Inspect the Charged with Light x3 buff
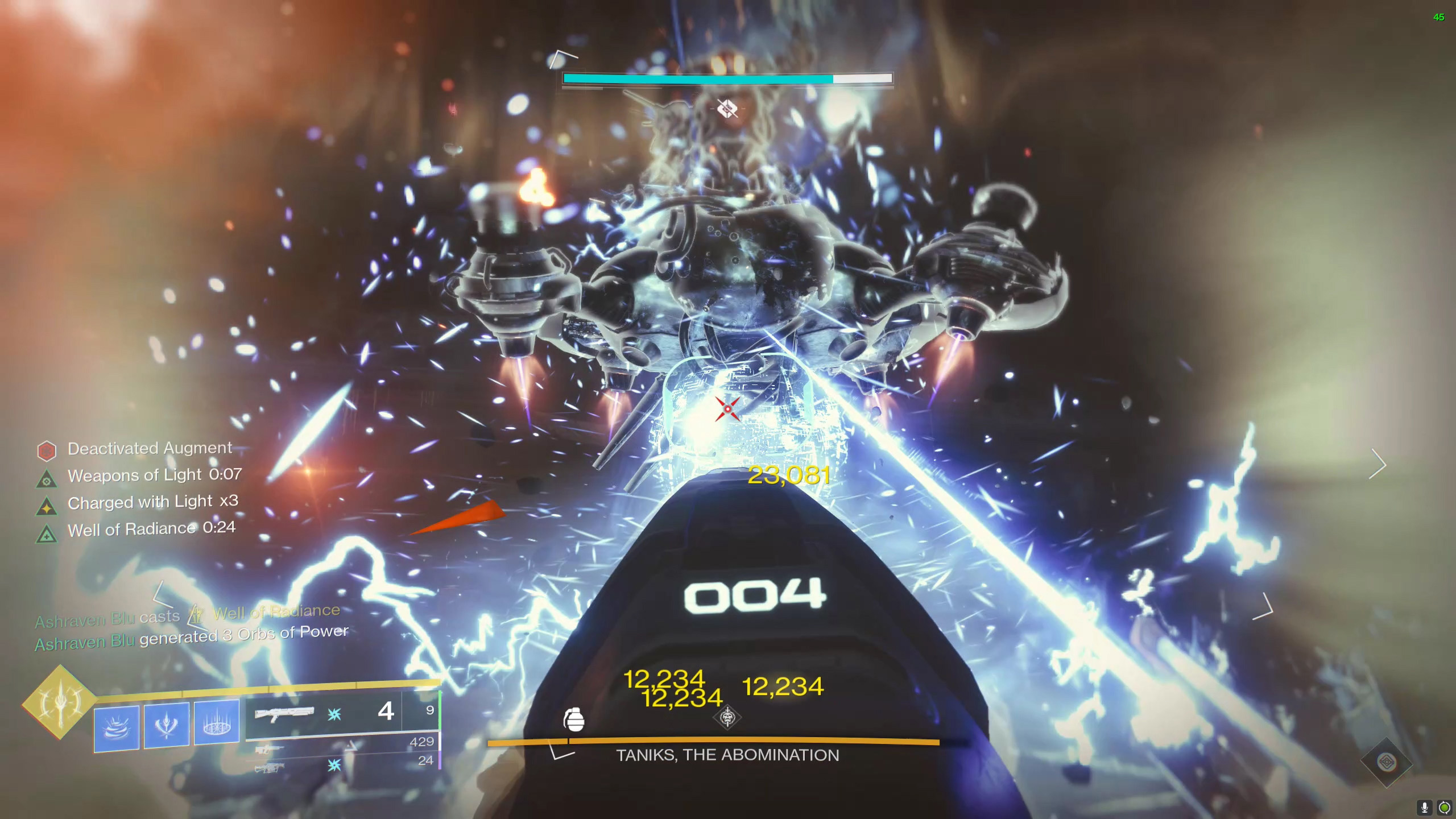The height and width of the screenshot is (819, 1456). 152,502
